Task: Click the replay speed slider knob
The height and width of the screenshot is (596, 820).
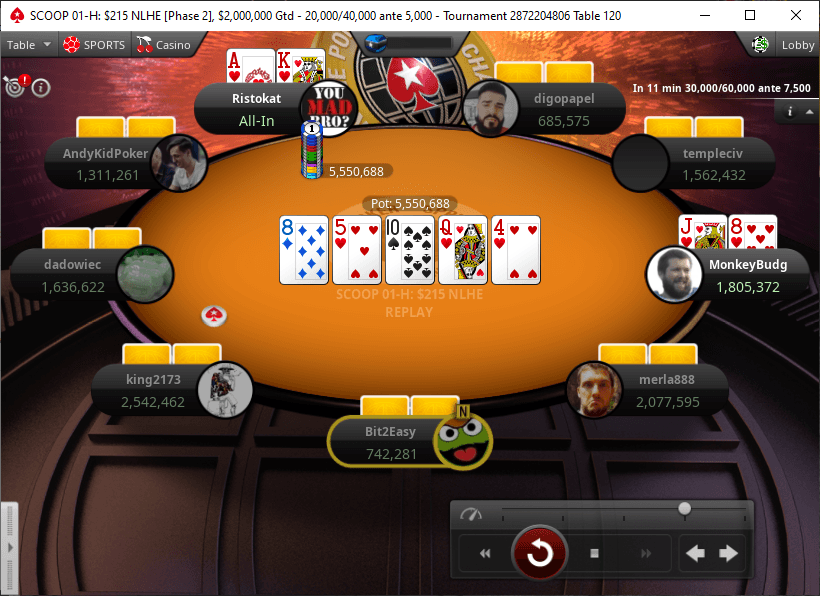Action: pos(684,509)
